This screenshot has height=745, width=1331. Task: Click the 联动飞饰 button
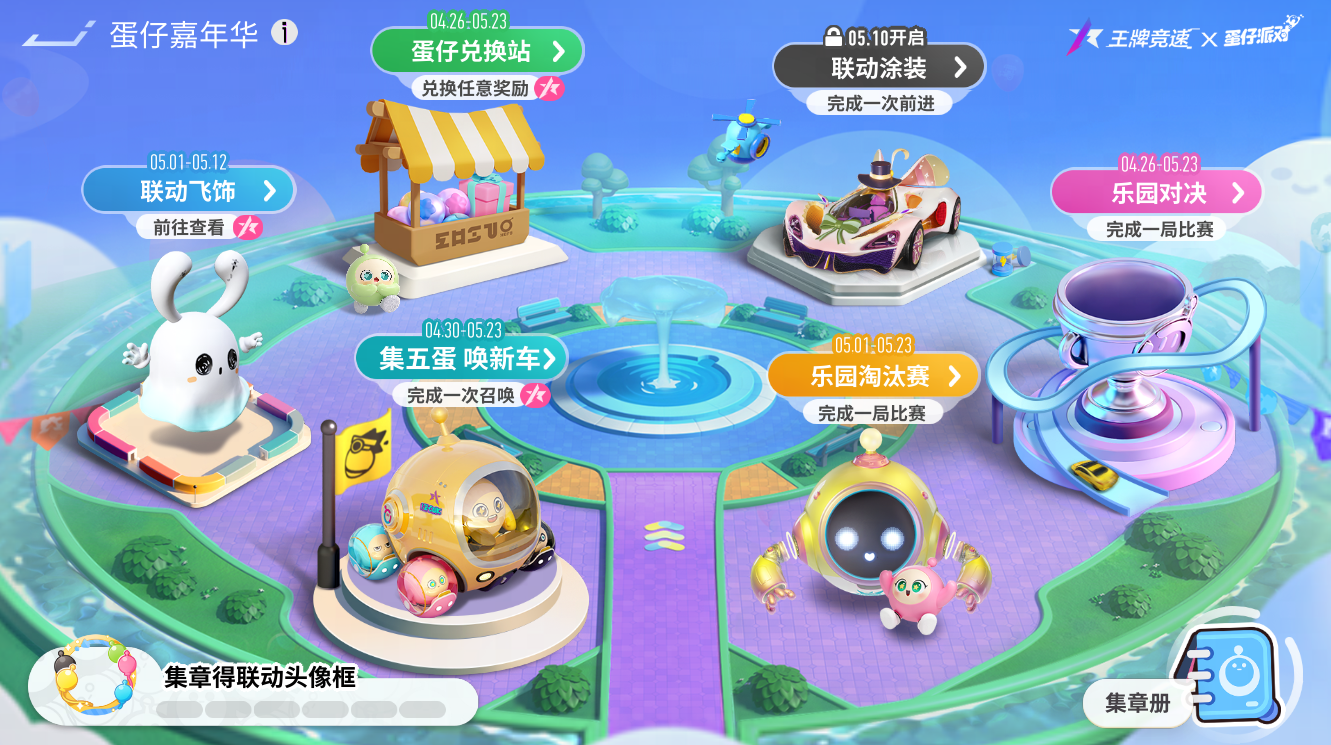coord(189,189)
